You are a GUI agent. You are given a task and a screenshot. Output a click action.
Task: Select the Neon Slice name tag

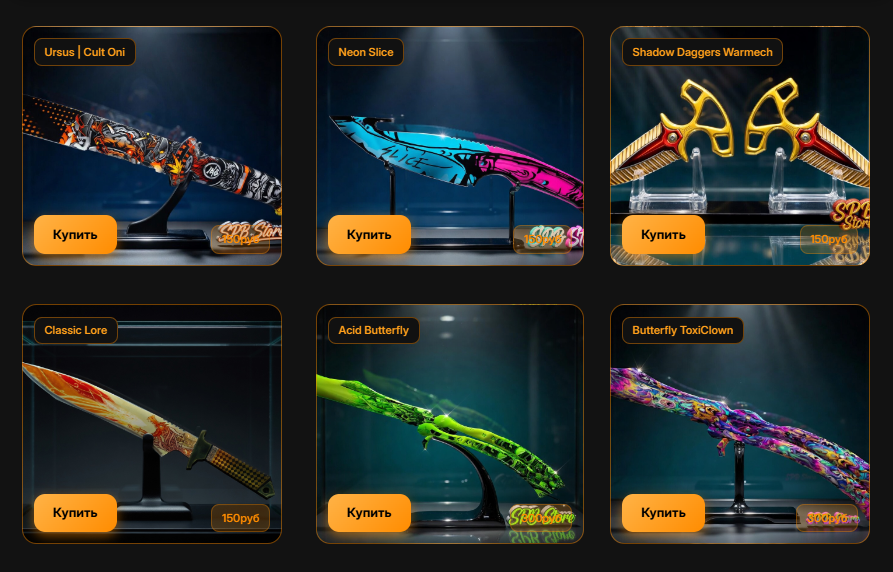(366, 52)
